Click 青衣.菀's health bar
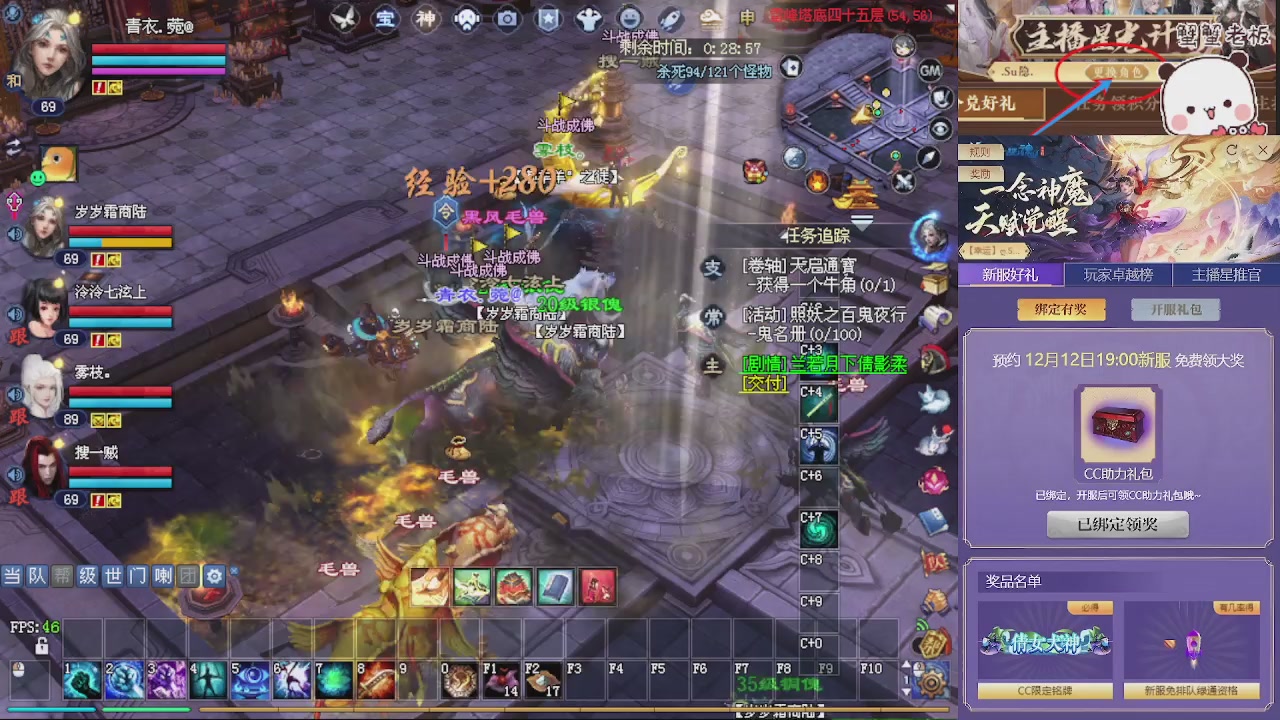 158,50
